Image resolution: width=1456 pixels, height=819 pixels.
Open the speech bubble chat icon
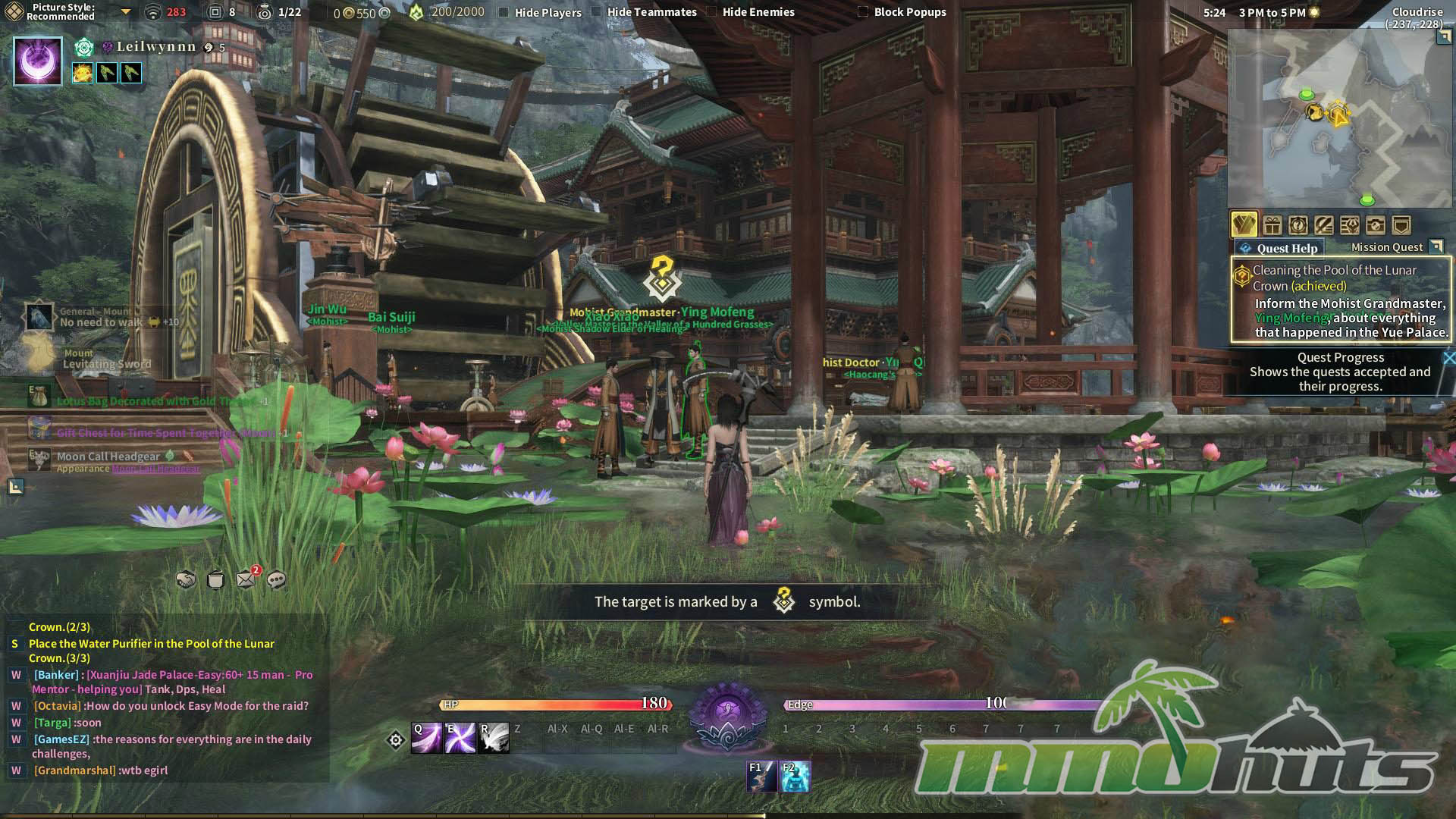click(x=277, y=580)
